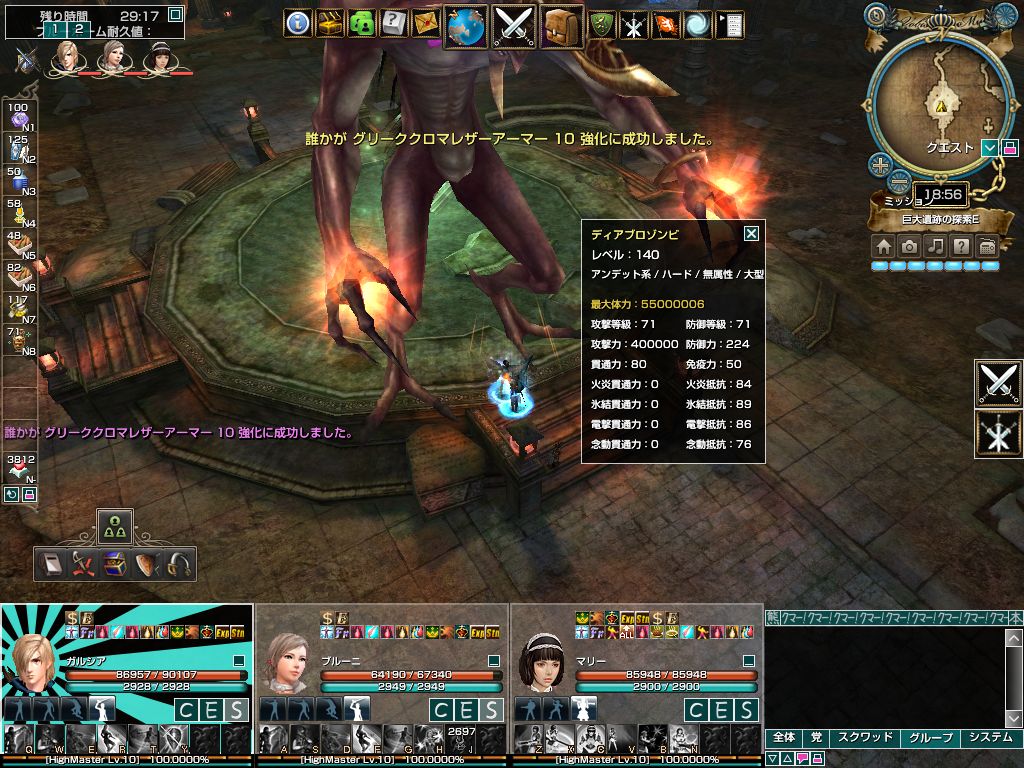Use the N1 quick slot item
1024x768 pixels.
(18, 118)
